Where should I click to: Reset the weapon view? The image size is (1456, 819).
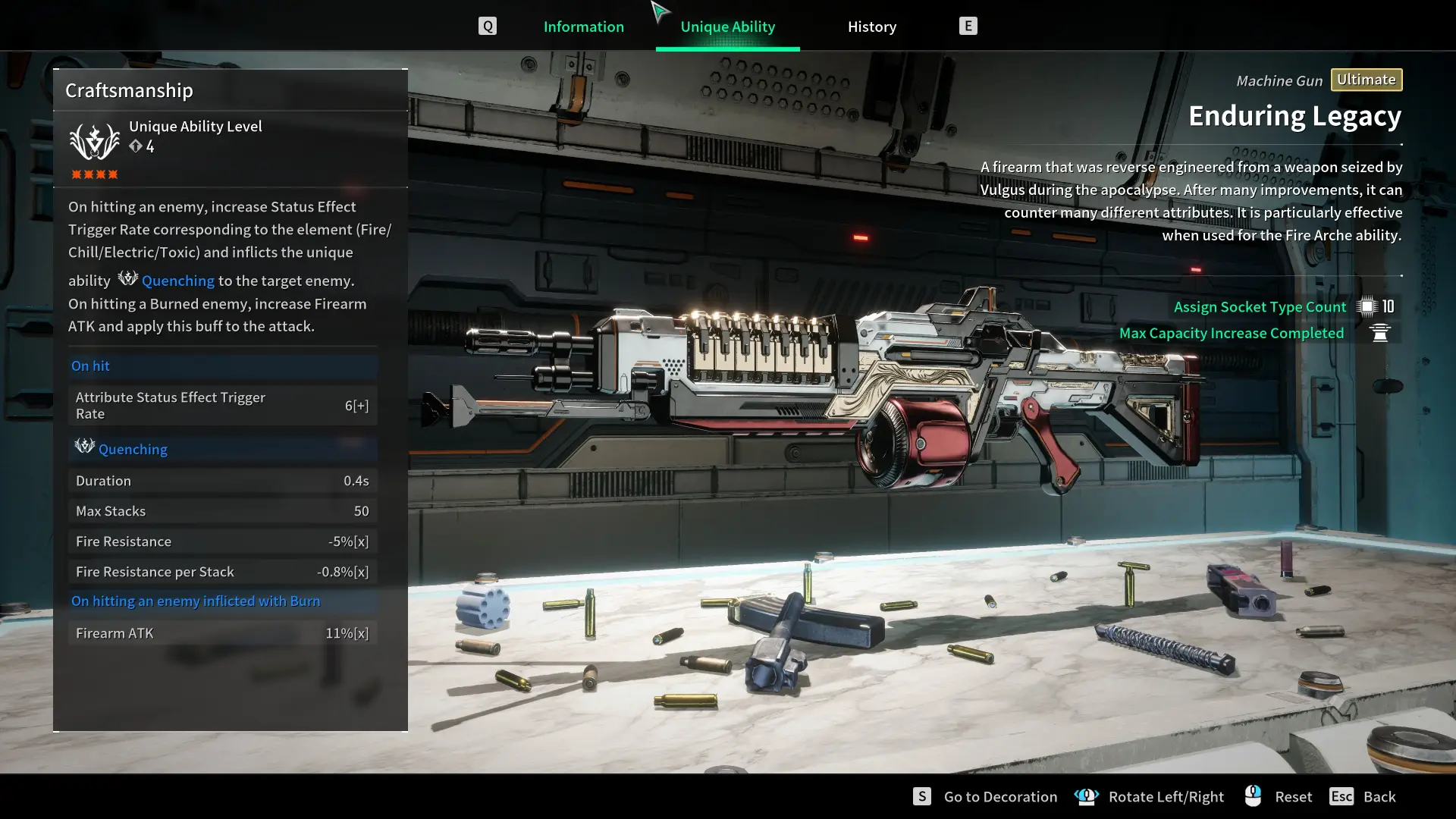click(x=1292, y=796)
